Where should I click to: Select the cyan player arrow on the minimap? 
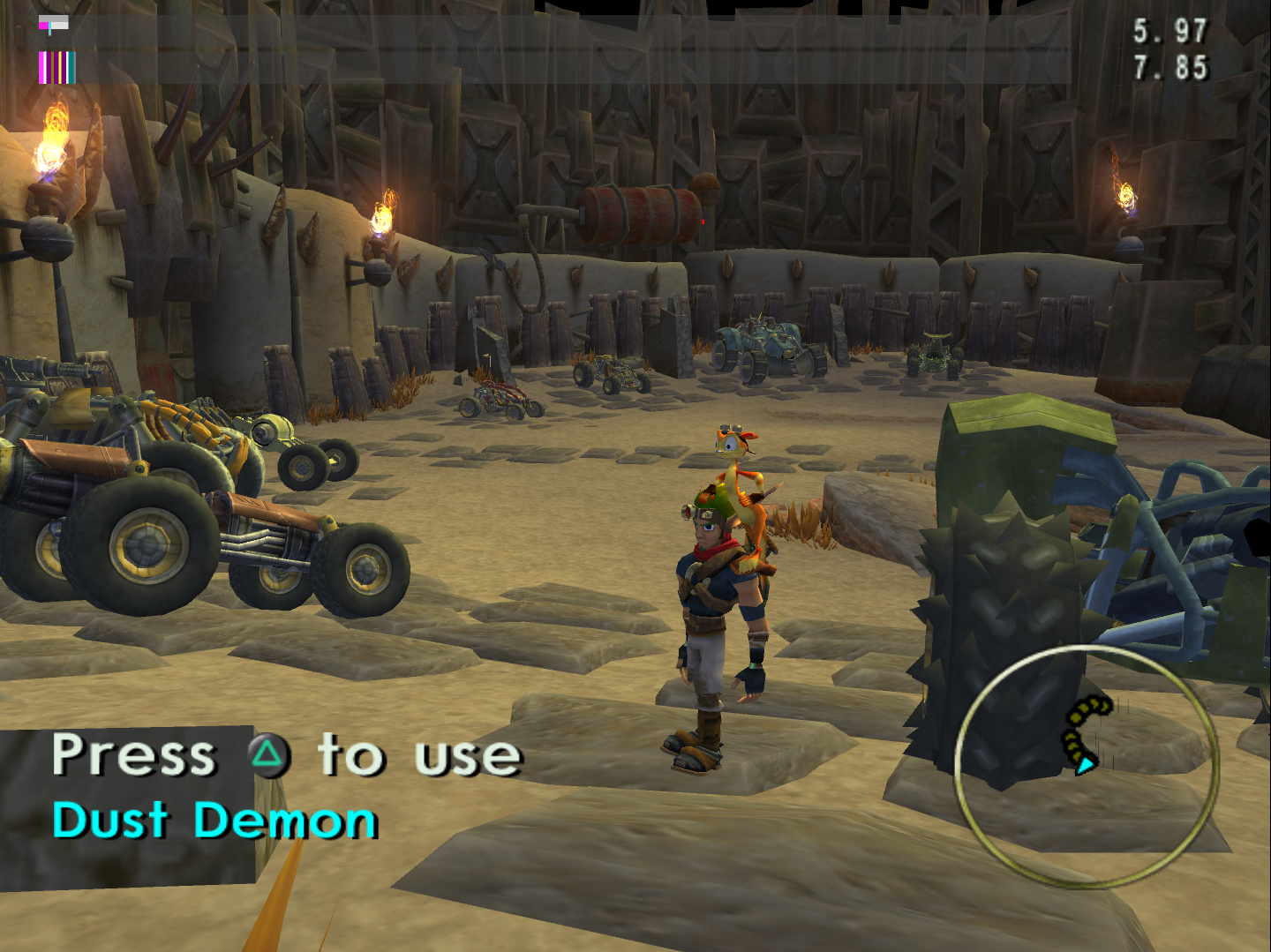tap(1085, 764)
